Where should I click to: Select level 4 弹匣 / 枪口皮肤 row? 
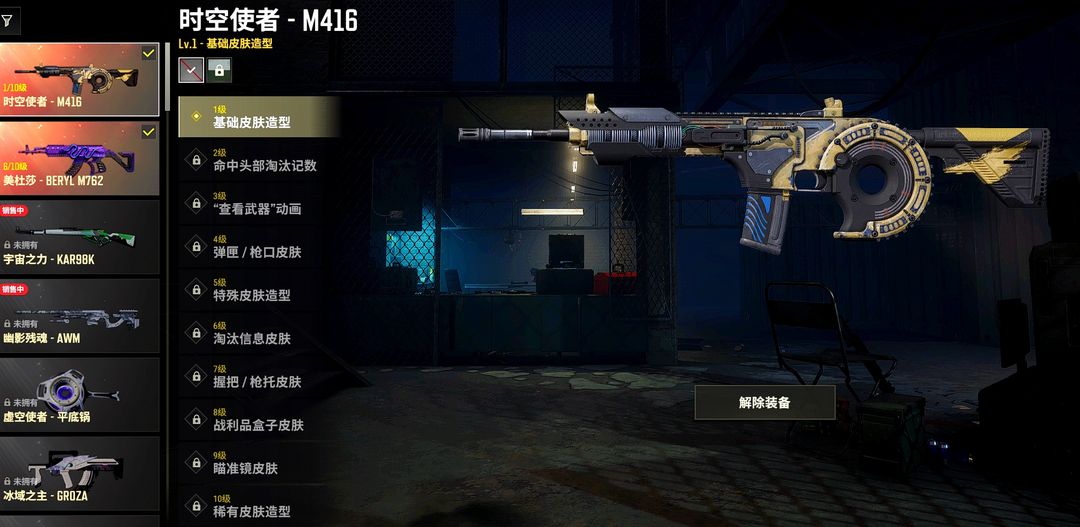click(x=259, y=246)
